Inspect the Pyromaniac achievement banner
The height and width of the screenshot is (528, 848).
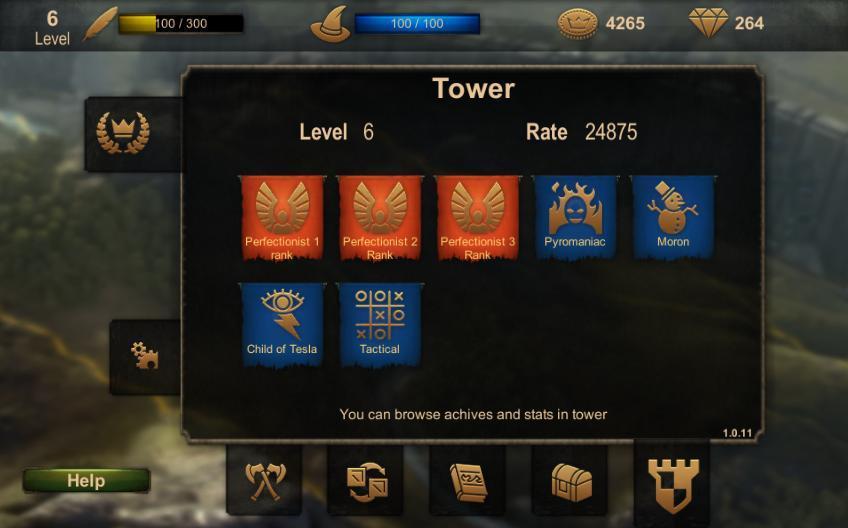tap(575, 217)
